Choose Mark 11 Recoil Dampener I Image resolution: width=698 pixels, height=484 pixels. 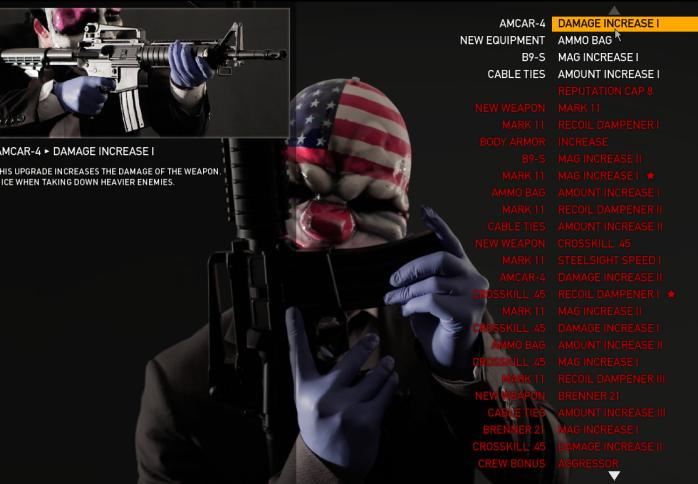click(608, 125)
